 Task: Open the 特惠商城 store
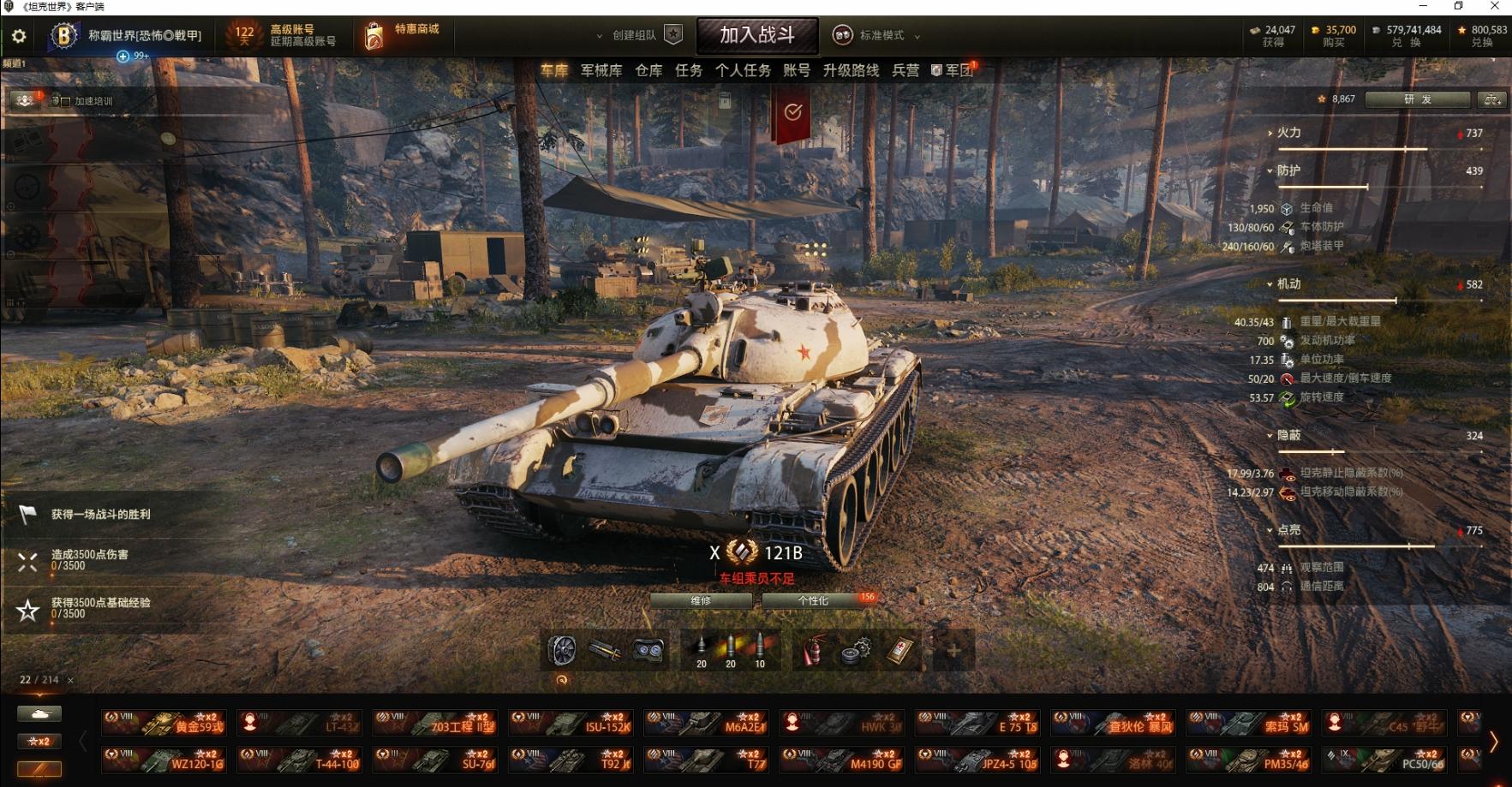(403, 35)
